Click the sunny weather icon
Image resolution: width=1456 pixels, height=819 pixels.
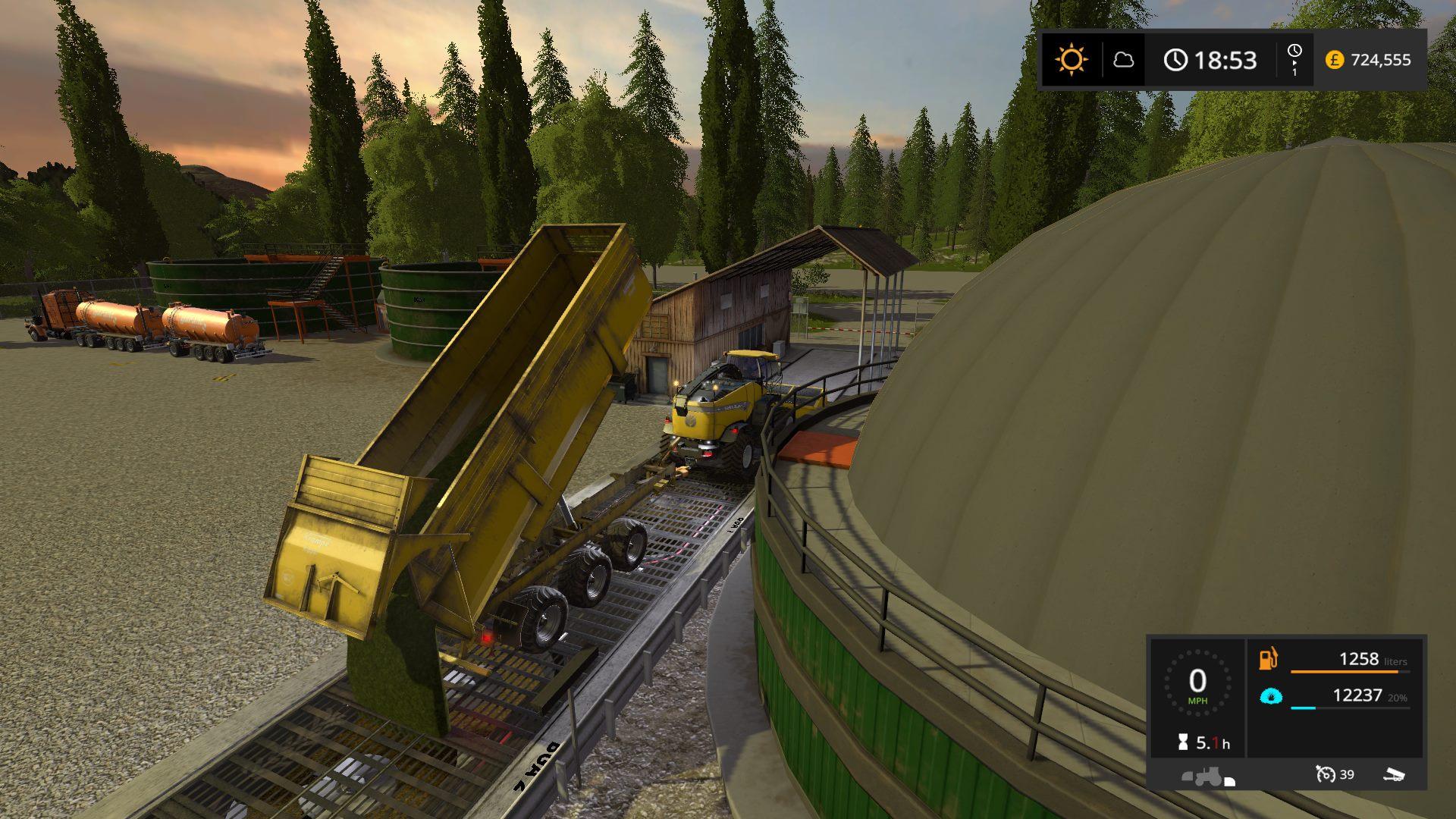click(x=1072, y=60)
